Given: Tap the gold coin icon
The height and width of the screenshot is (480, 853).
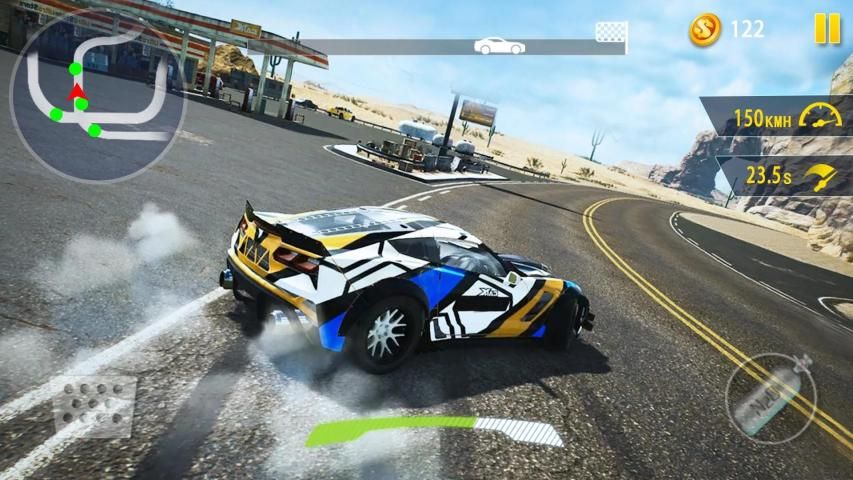Looking at the screenshot, I should point(705,29).
